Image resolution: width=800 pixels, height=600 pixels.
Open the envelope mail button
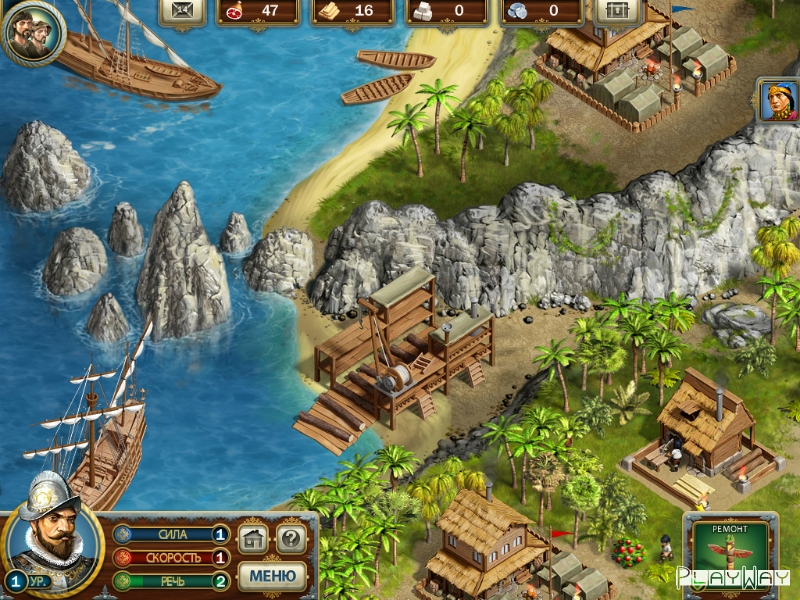point(183,11)
